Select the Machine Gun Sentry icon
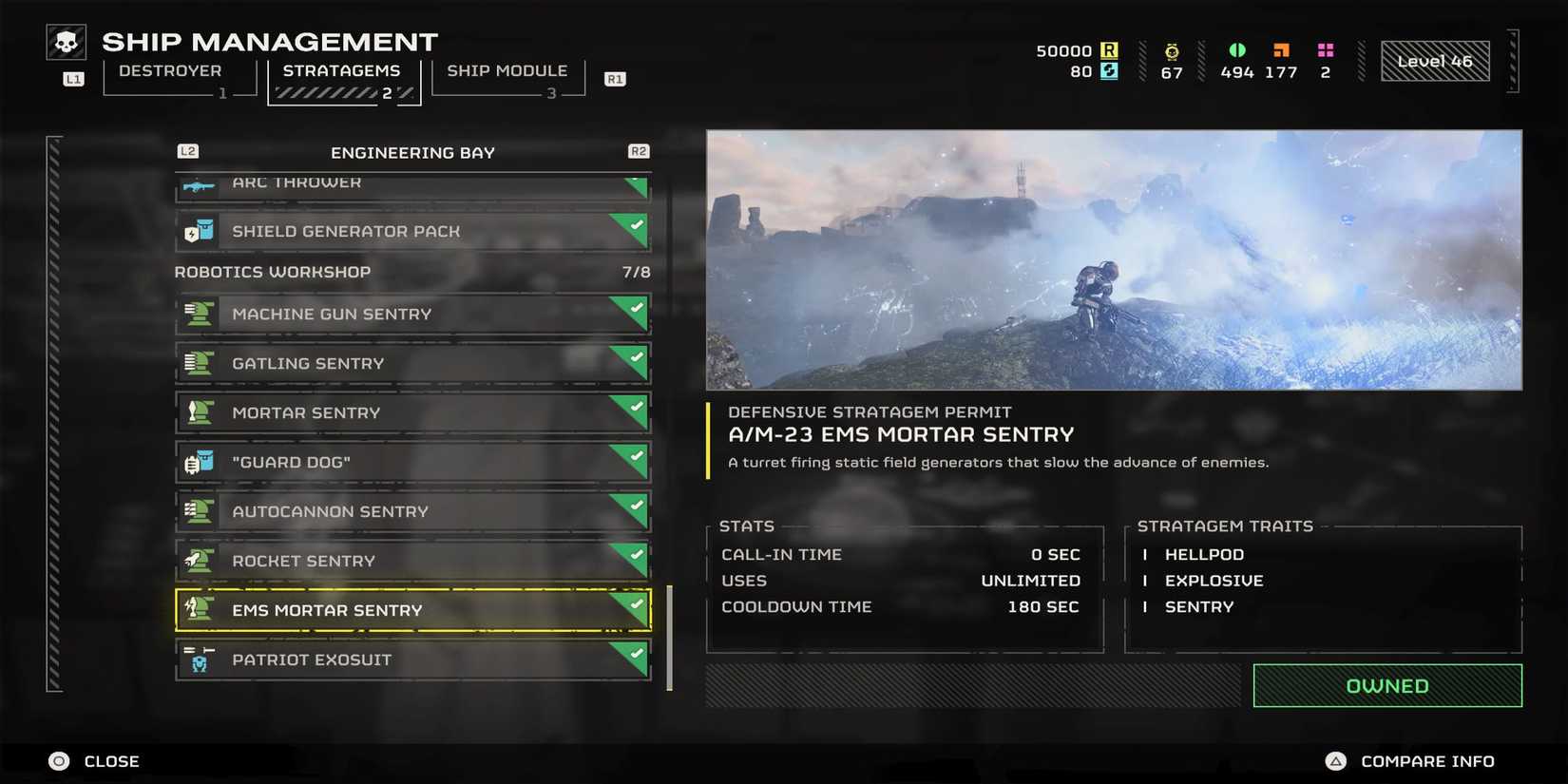This screenshot has width=1568, height=784. point(200,314)
